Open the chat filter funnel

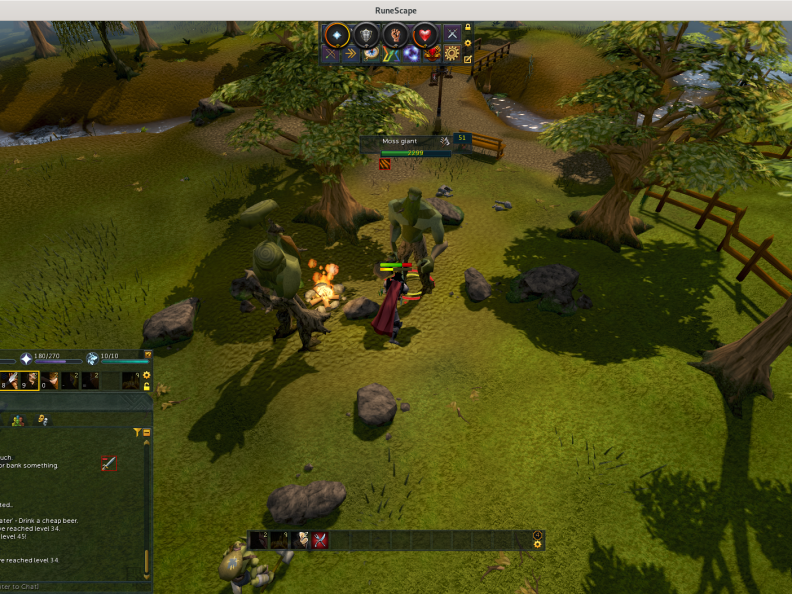[x=137, y=433]
